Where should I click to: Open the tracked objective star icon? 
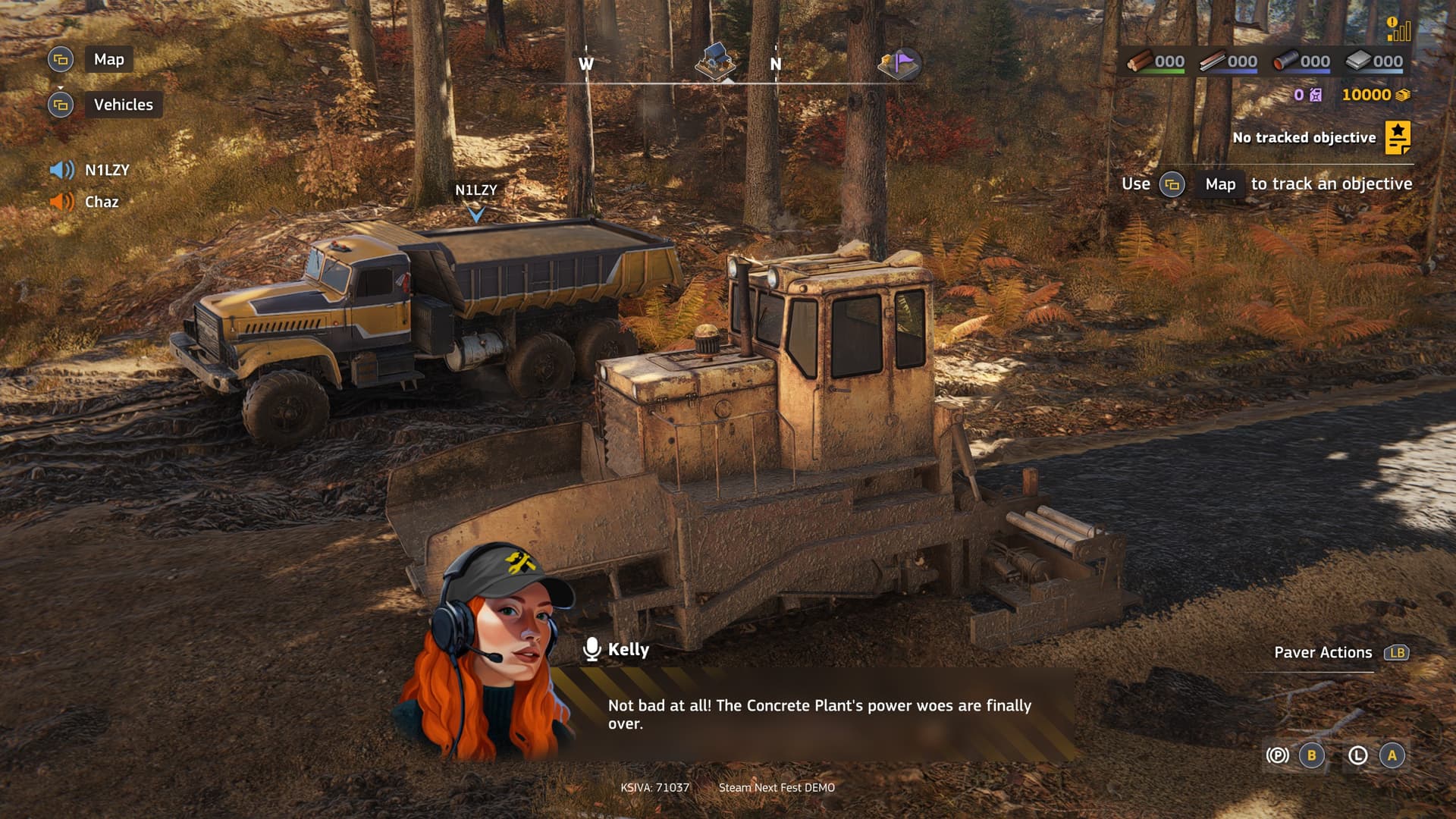(1398, 137)
